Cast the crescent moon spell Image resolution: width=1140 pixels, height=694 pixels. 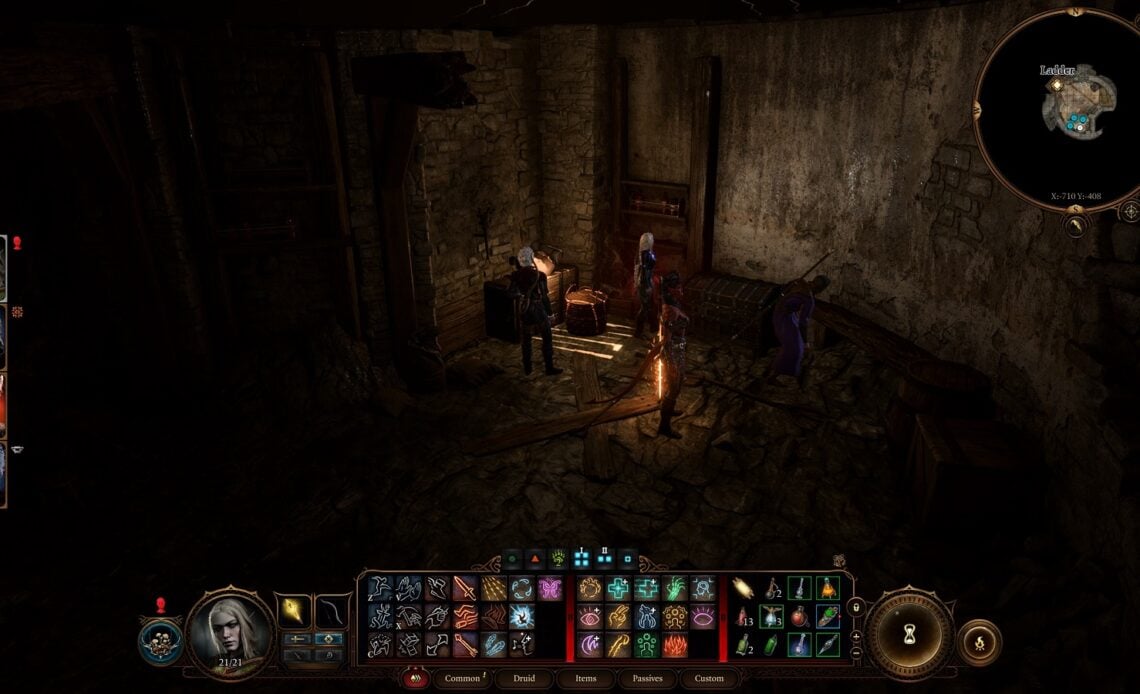click(x=590, y=646)
